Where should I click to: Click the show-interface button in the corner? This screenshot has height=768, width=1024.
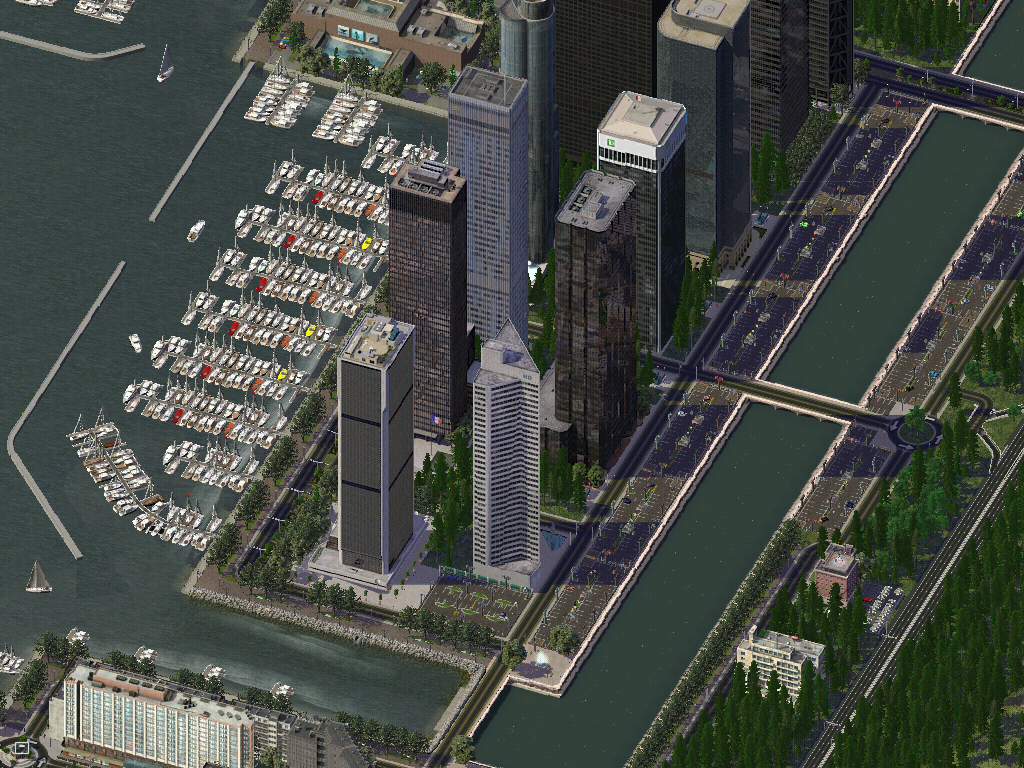(22, 747)
